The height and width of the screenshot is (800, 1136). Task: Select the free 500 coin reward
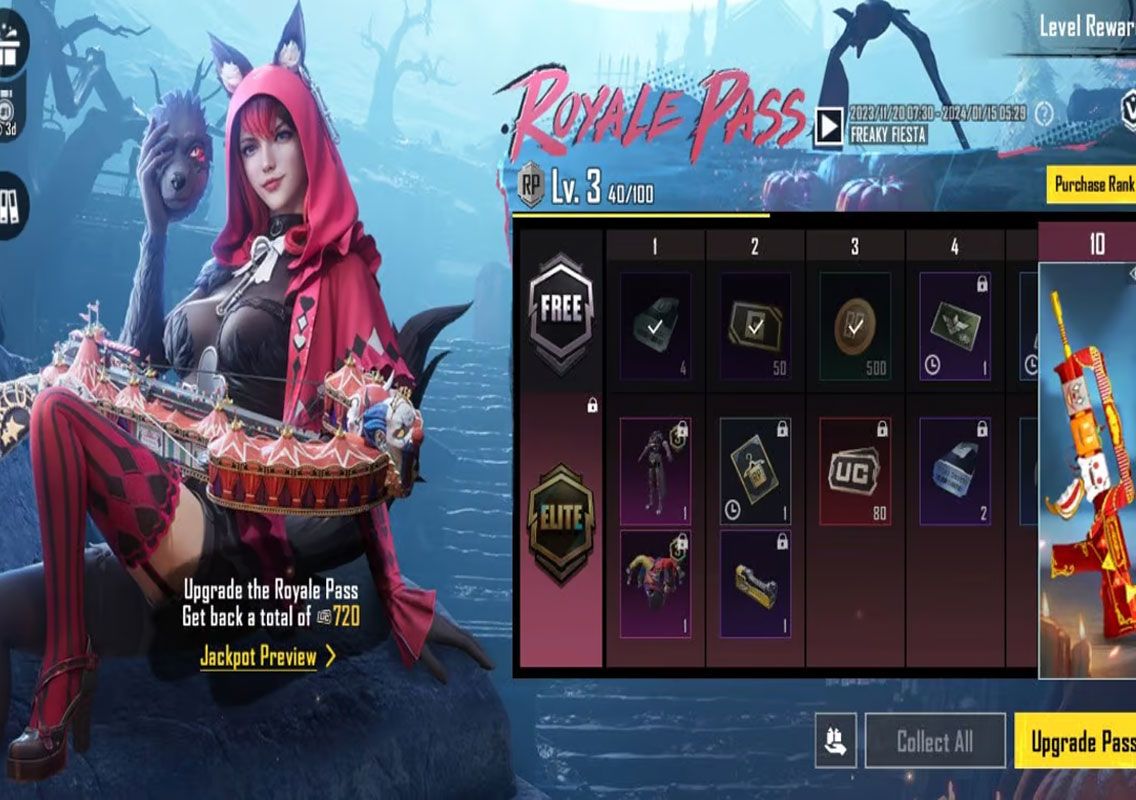point(854,326)
